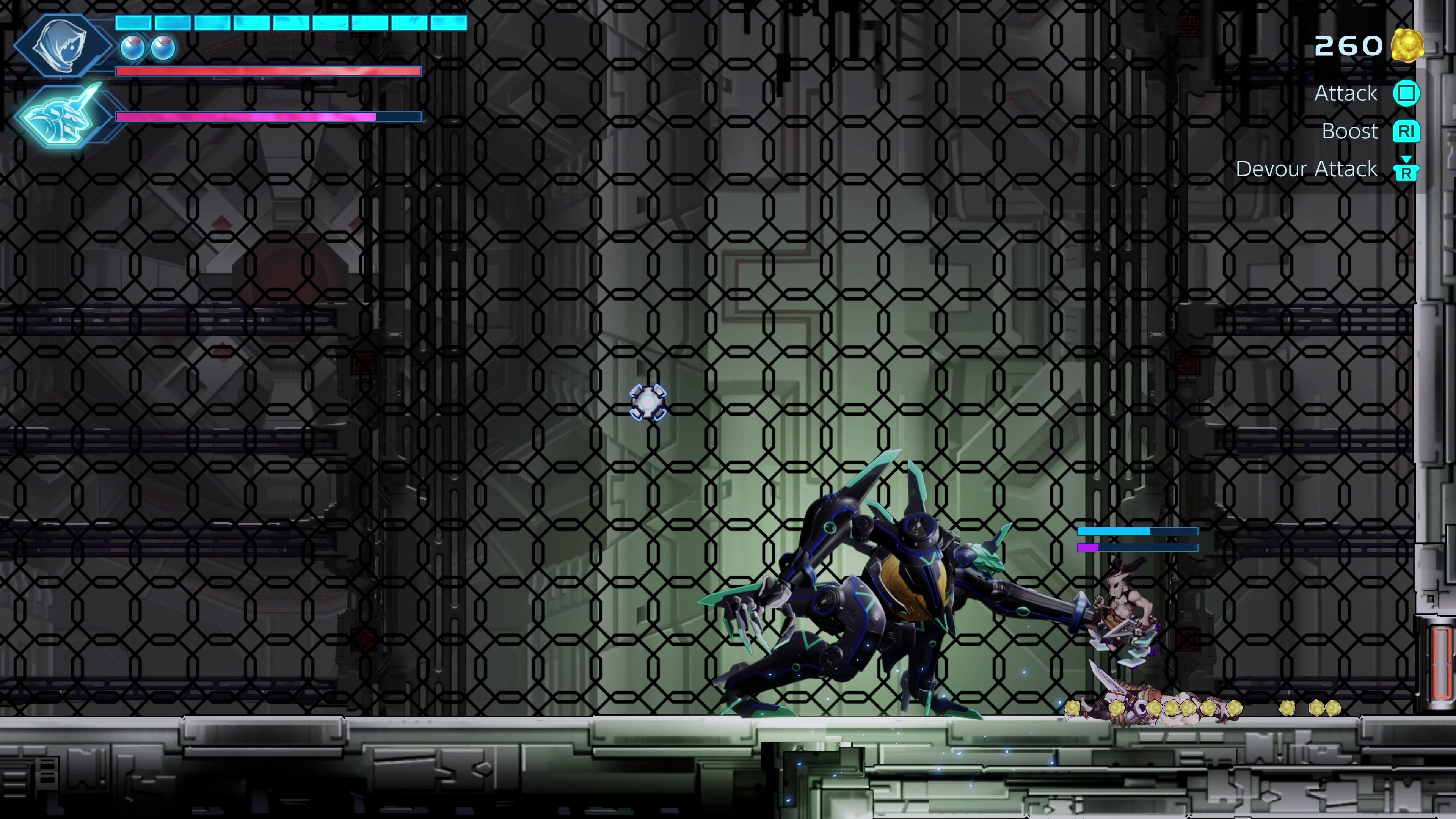Screen dimensions: 1456x819
Task: Click the gold currency nugget icon
Action: 1407,45
